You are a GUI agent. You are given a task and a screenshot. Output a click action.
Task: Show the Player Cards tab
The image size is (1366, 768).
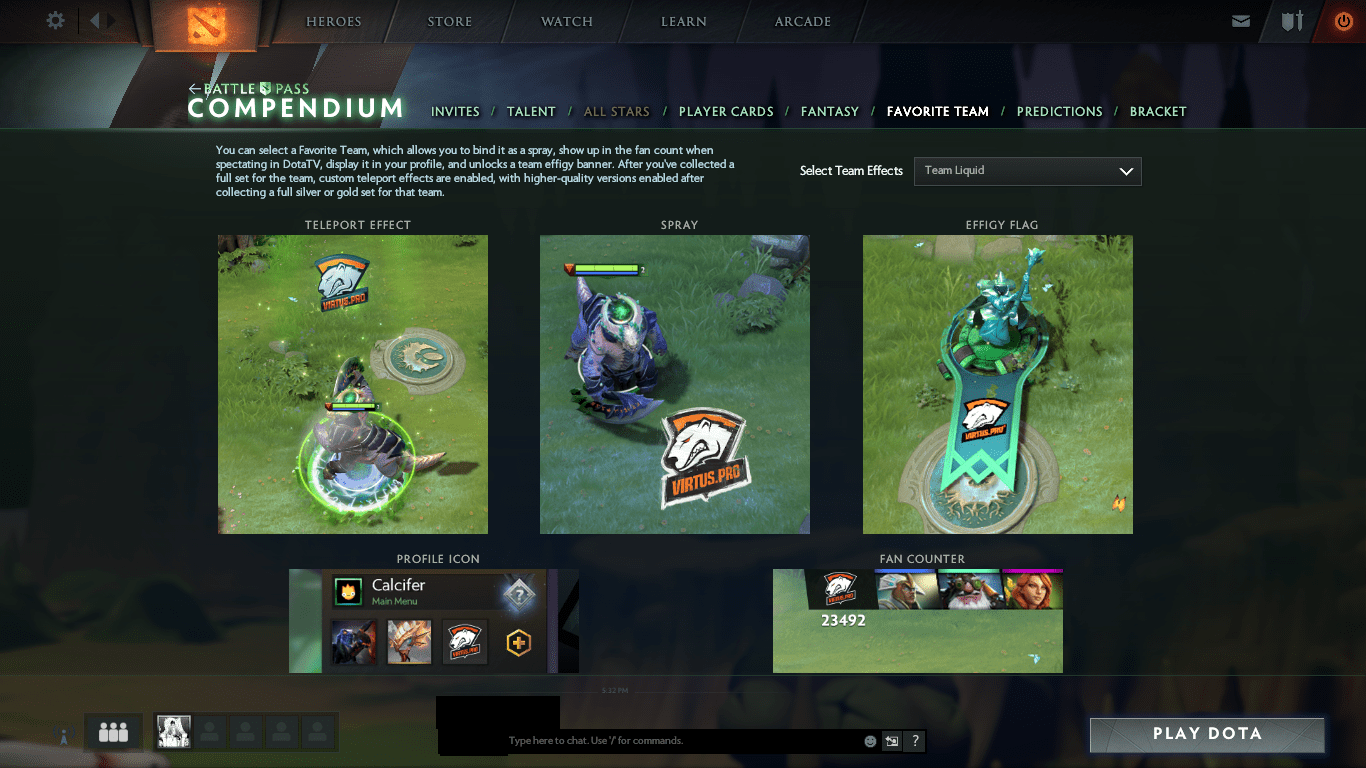726,112
